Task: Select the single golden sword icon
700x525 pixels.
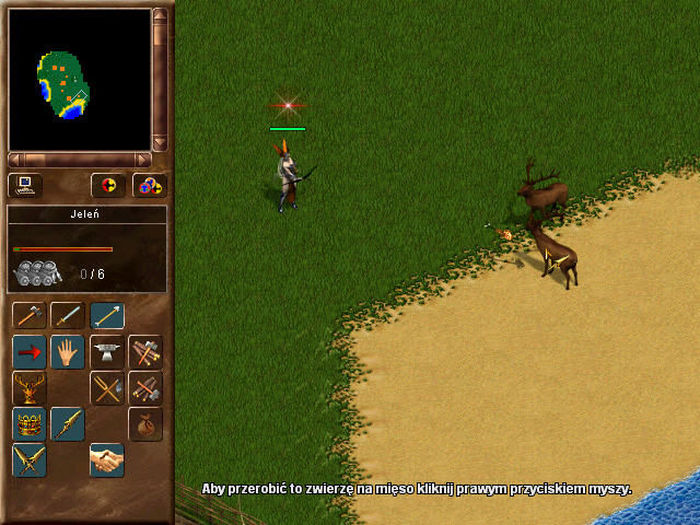Action: pyautogui.click(x=67, y=424)
